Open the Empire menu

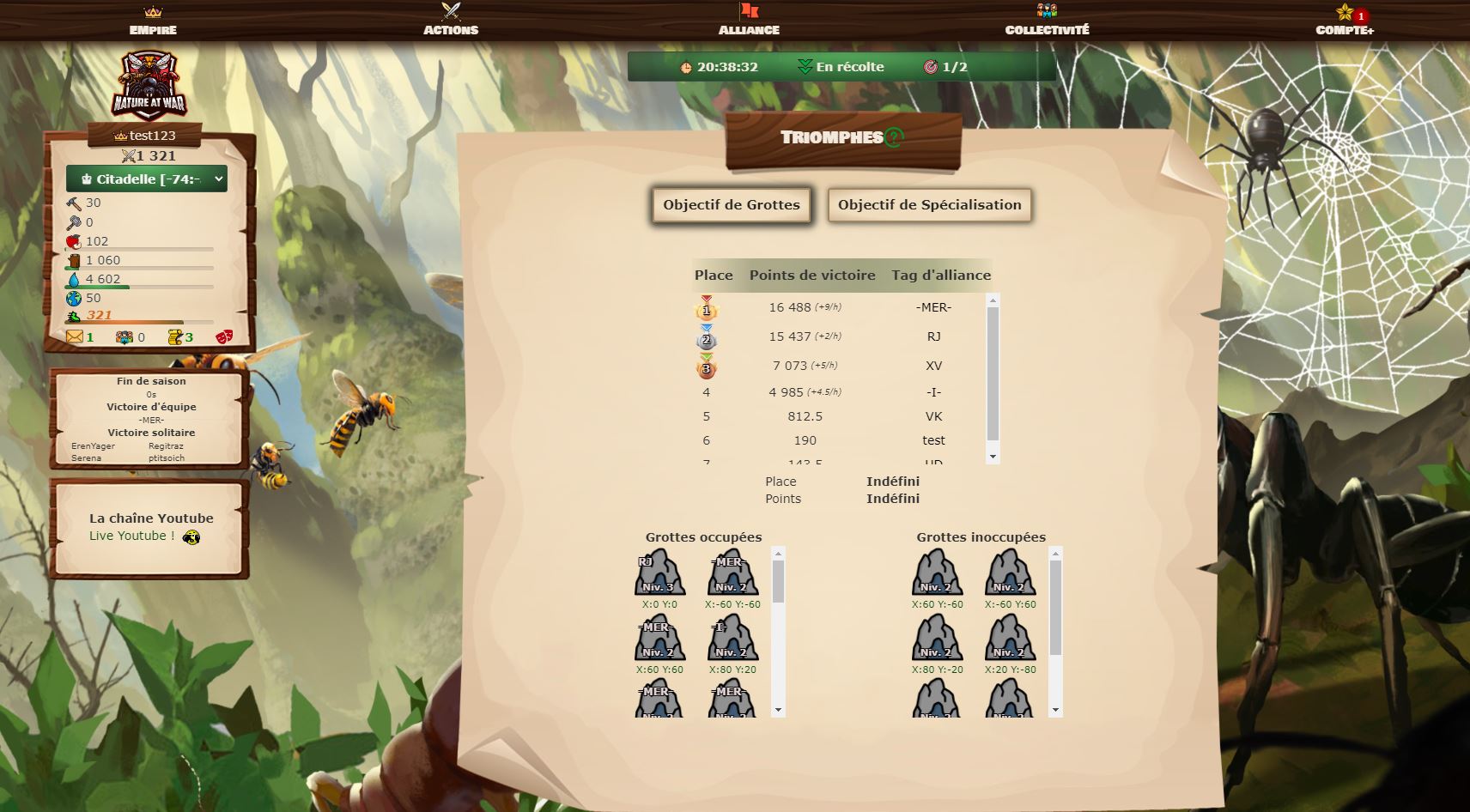(x=153, y=21)
